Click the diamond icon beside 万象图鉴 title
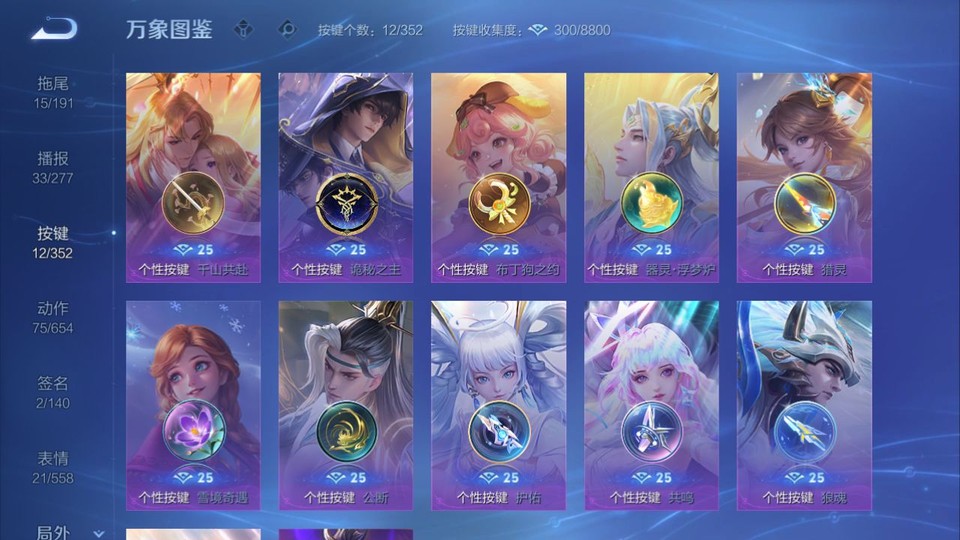 243,29
